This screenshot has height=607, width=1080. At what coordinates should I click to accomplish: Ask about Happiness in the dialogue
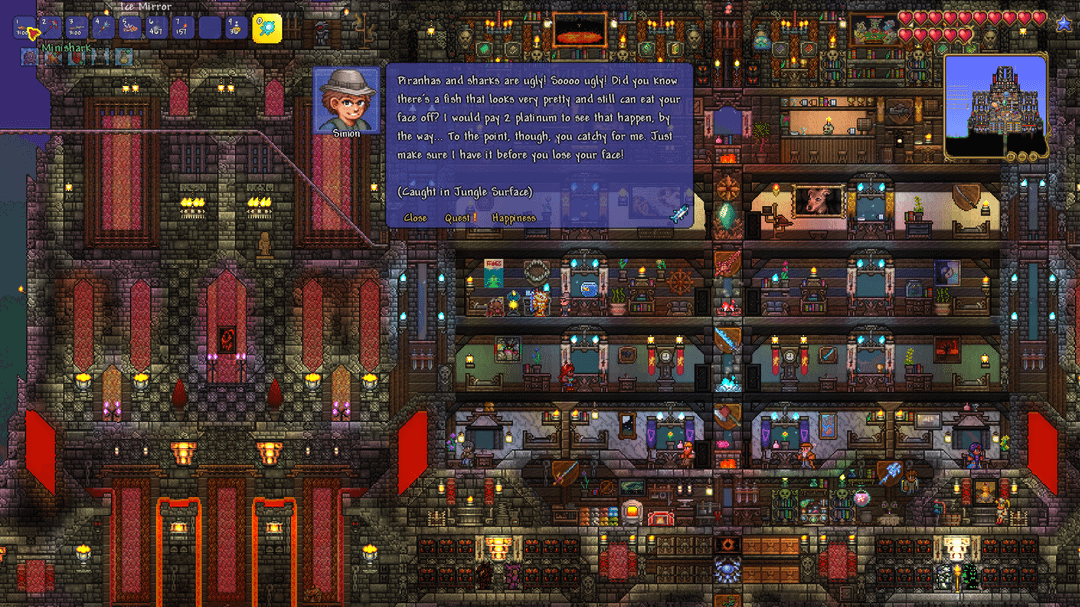point(514,218)
